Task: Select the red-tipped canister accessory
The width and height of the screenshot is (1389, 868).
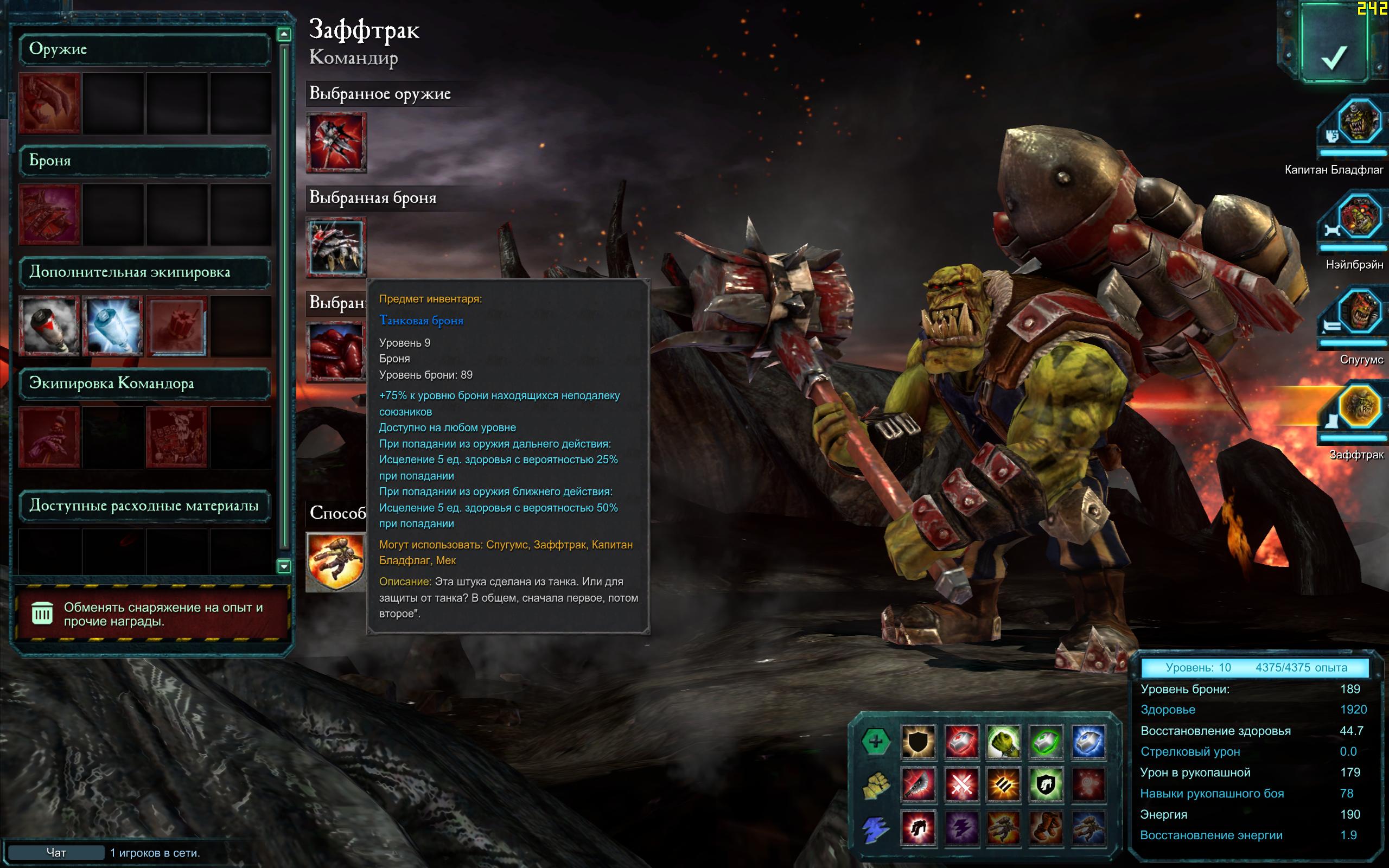Action: coord(49,325)
